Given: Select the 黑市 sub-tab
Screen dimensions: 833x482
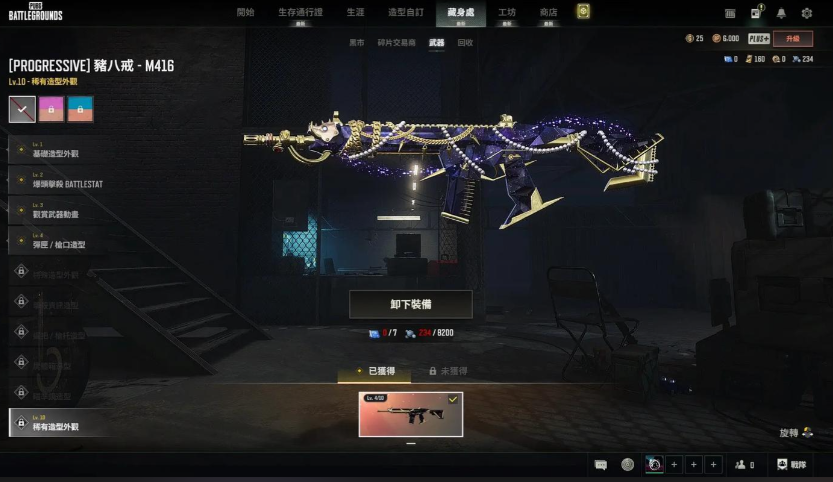Looking at the screenshot, I should 357,43.
